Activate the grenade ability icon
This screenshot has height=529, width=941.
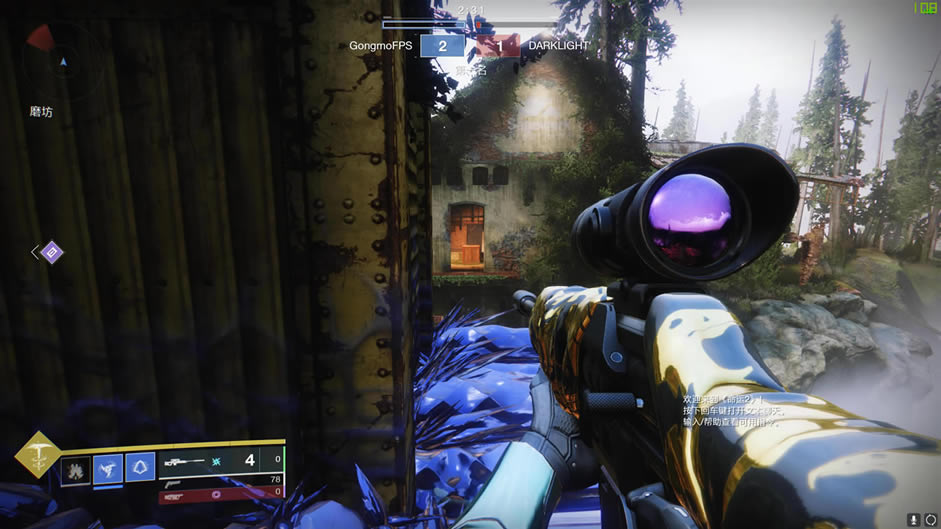point(76,468)
